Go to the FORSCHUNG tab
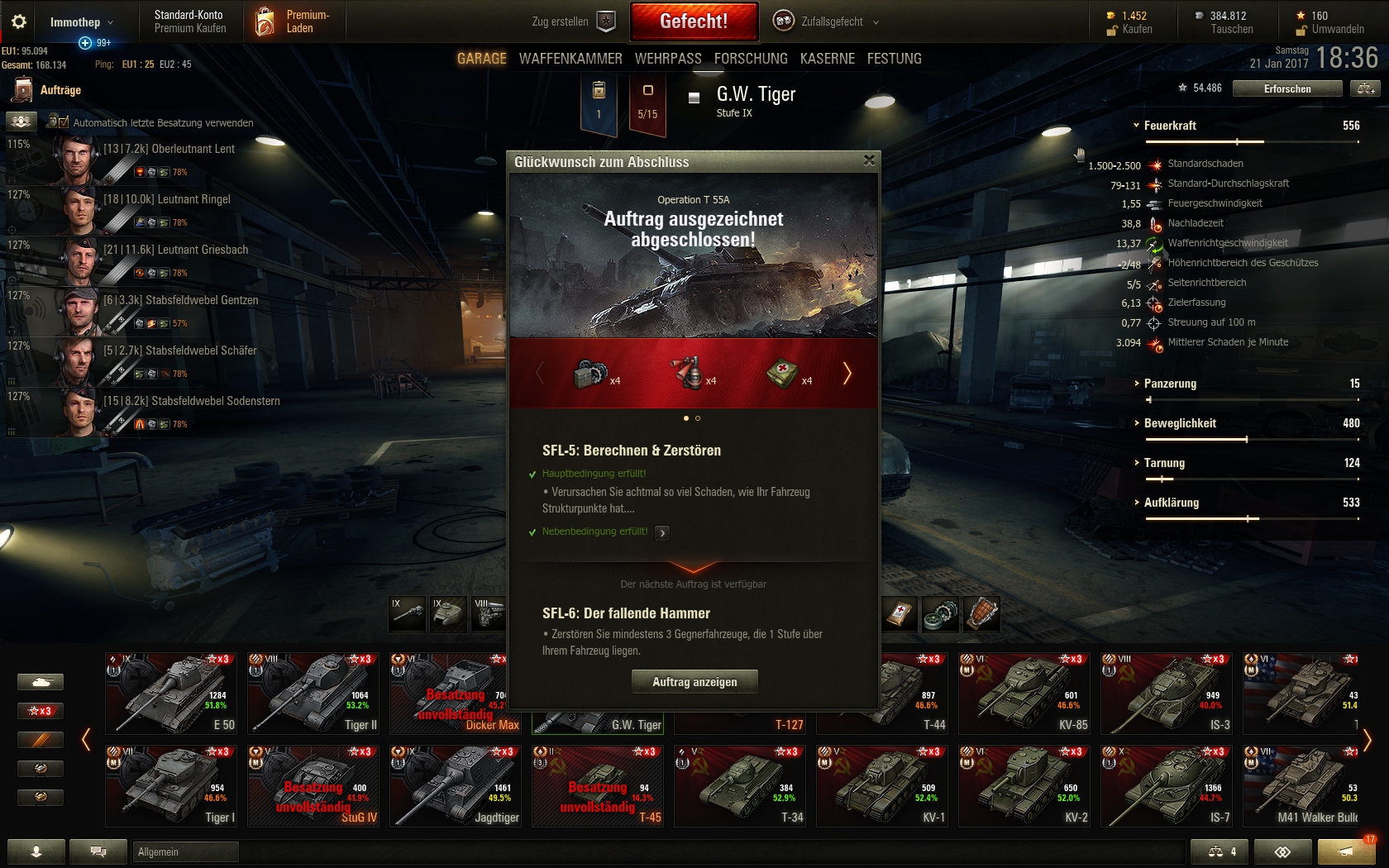The width and height of the screenshot is (1389, 868). tap(751, 59)
